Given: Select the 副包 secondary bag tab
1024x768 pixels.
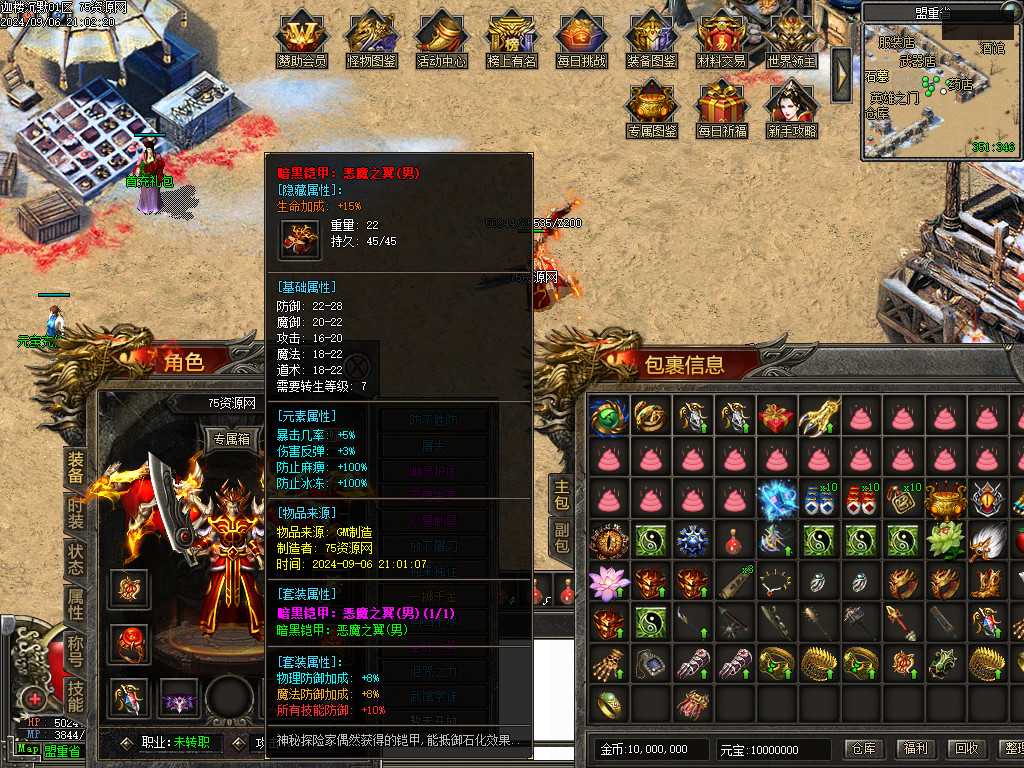Looking at the screenshot, I should click(562, 539).
